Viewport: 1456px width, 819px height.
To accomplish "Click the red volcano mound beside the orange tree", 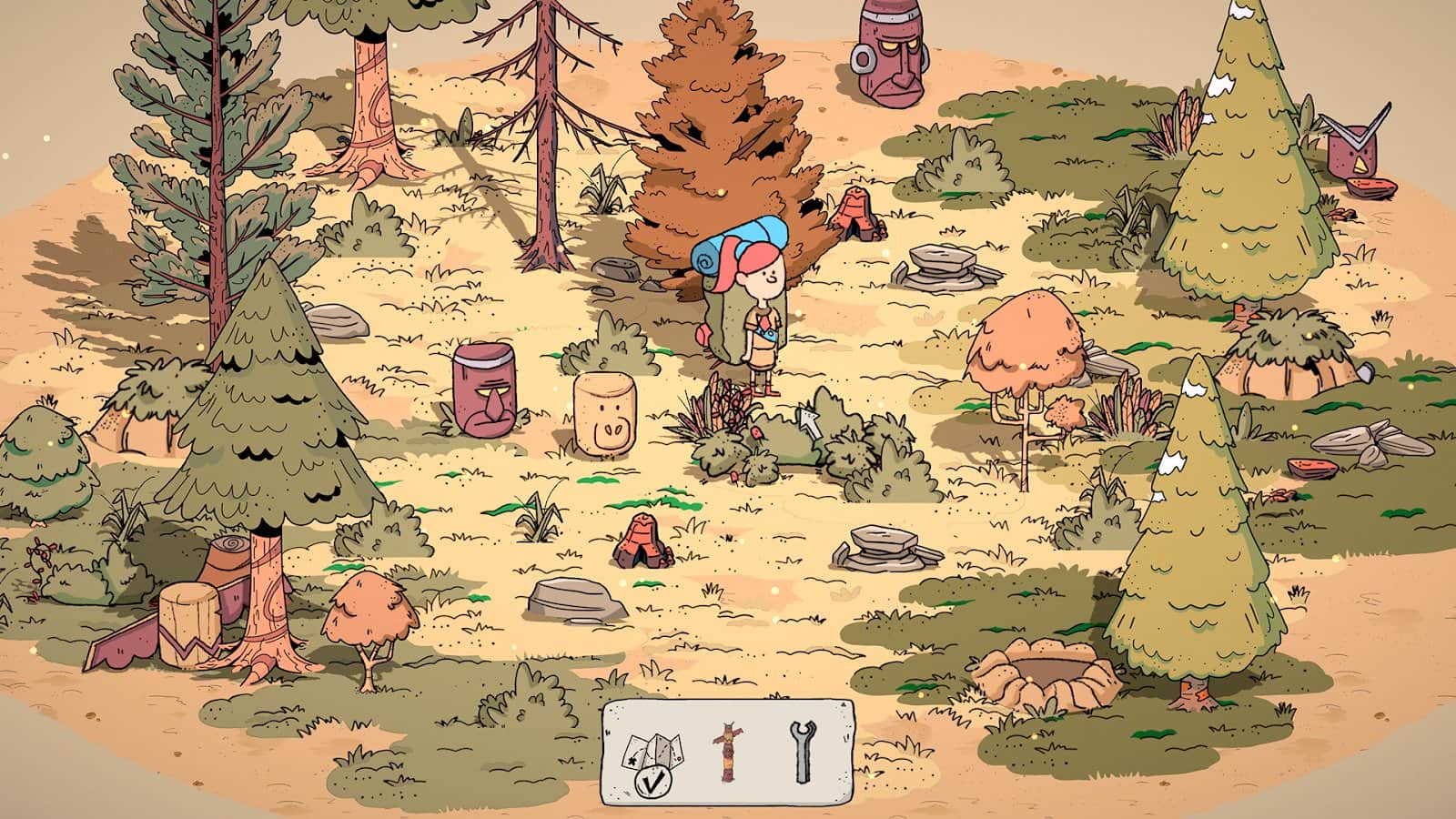I will point(855,214).
